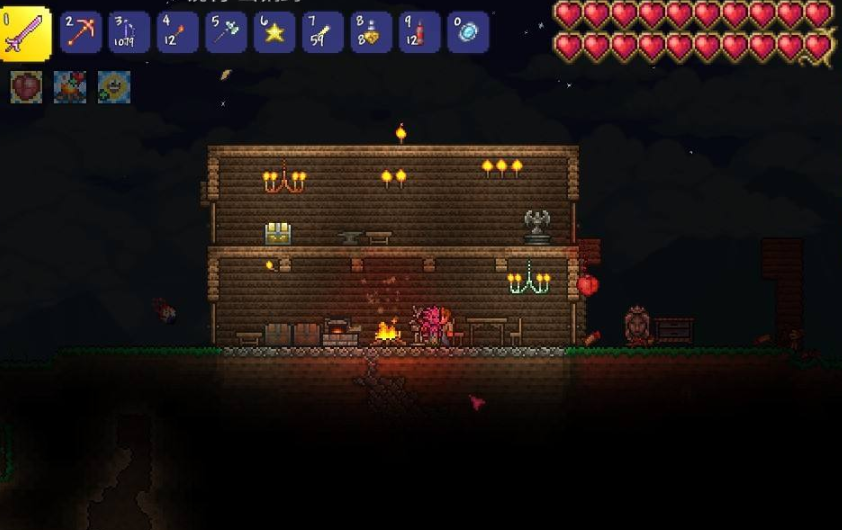The image size is (842, 530).
Task: Choose the hotbar item stacked at 1079
Action: (x=129, y=33)
